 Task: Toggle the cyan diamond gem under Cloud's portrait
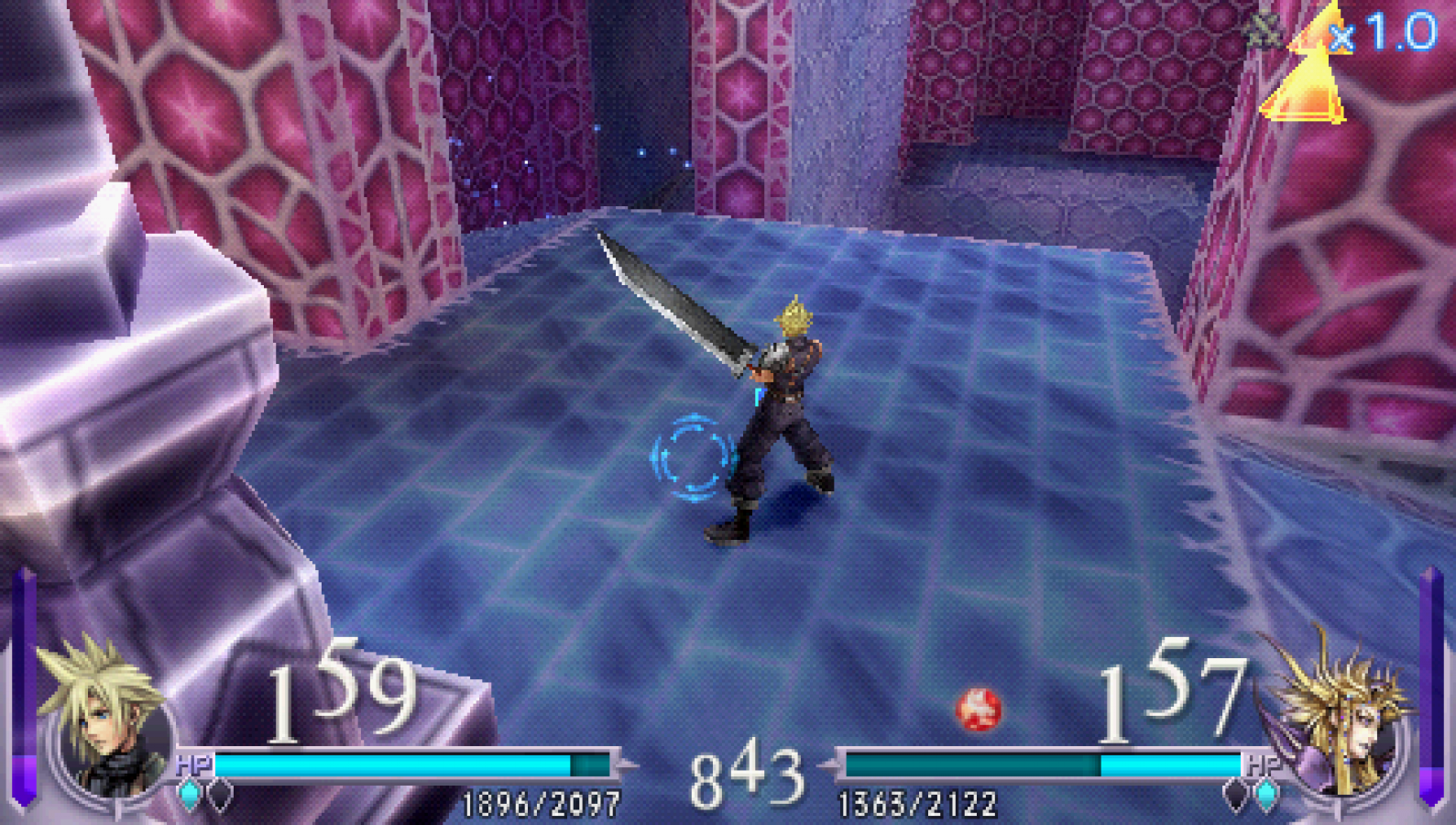click(189, 794)
